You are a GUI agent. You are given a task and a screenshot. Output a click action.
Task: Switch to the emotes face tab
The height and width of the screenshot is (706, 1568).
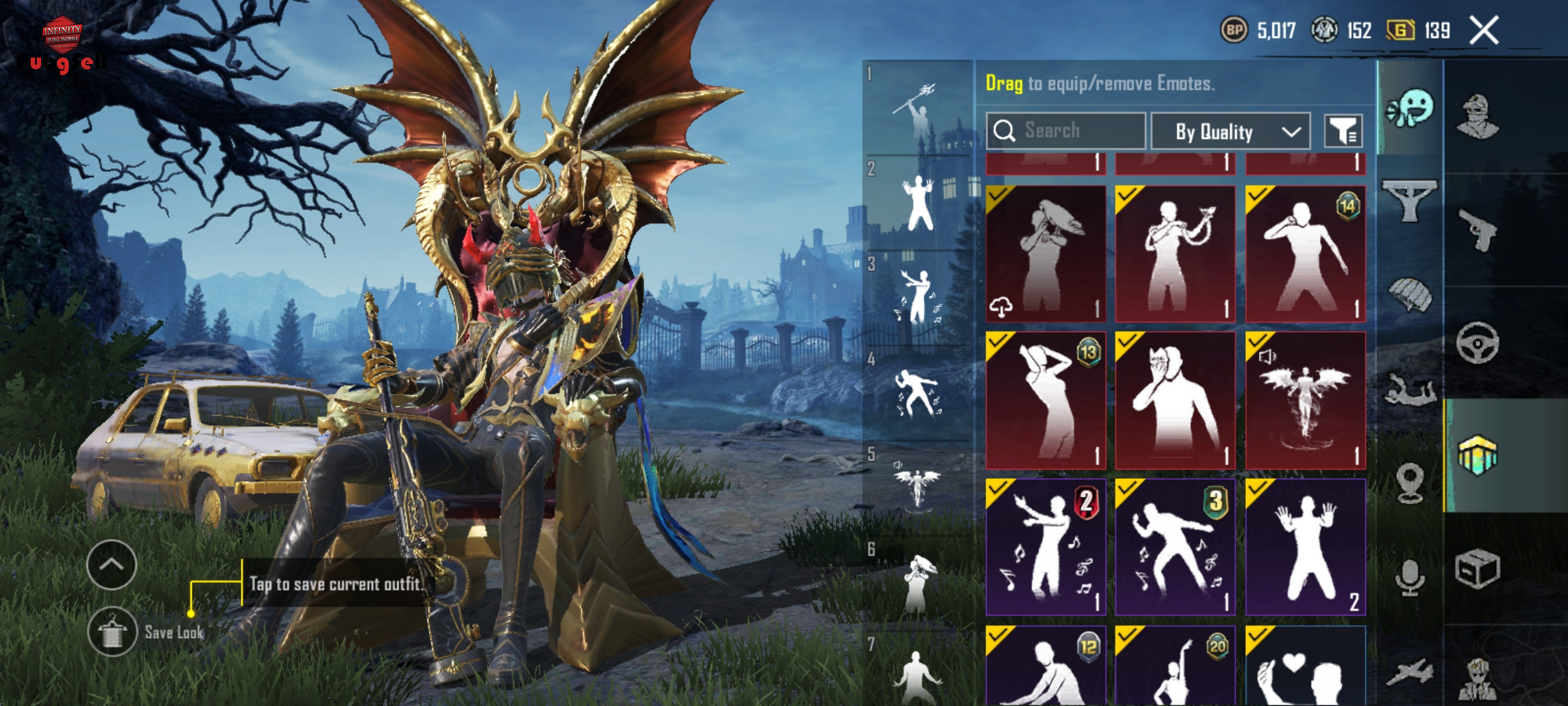click(x=1410, y=110)
